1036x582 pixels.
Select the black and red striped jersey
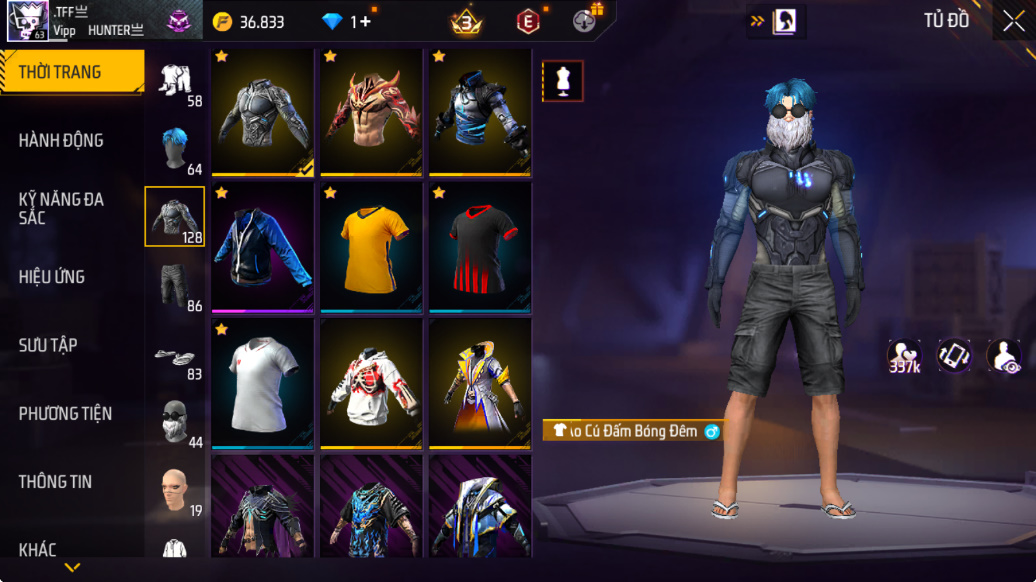tap(480, 246)
